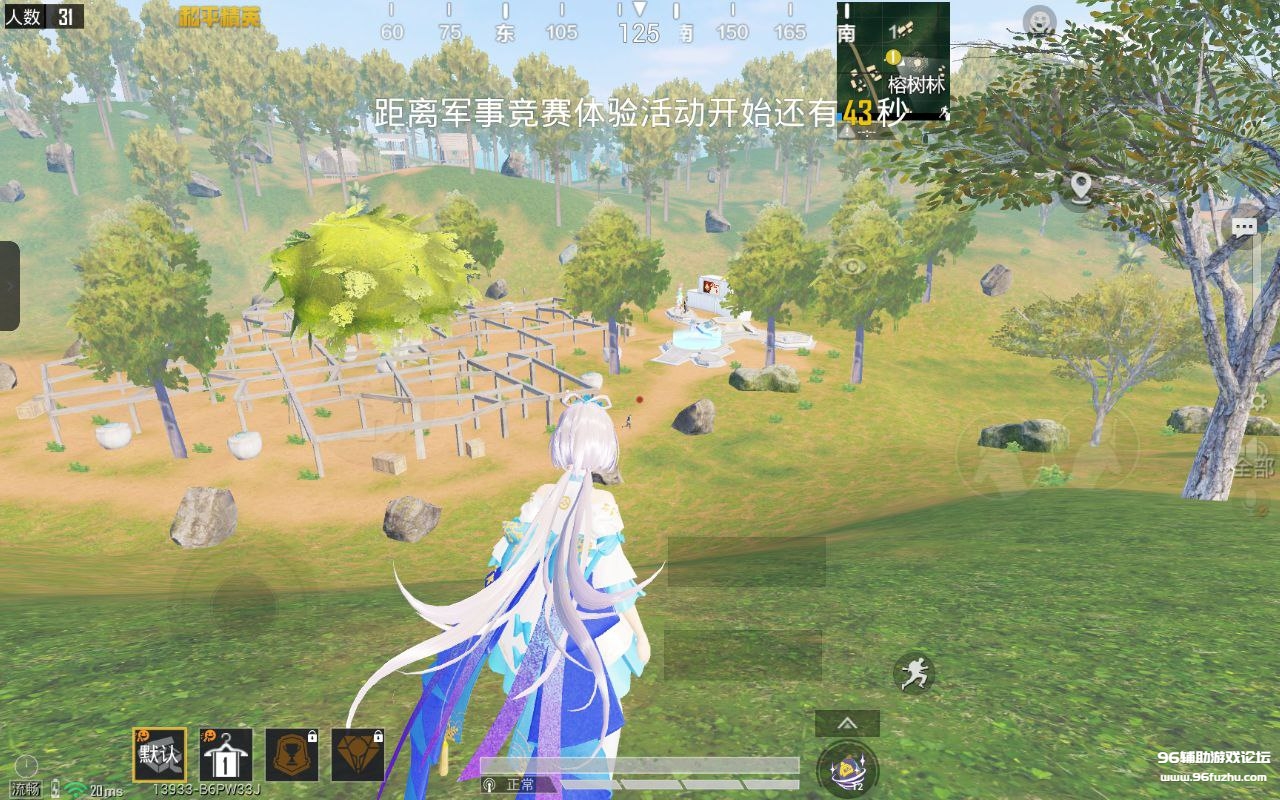This screenshot has width=1280, height=800.
Task: Tap the spinning gold coin emote button
Action: 845,768
